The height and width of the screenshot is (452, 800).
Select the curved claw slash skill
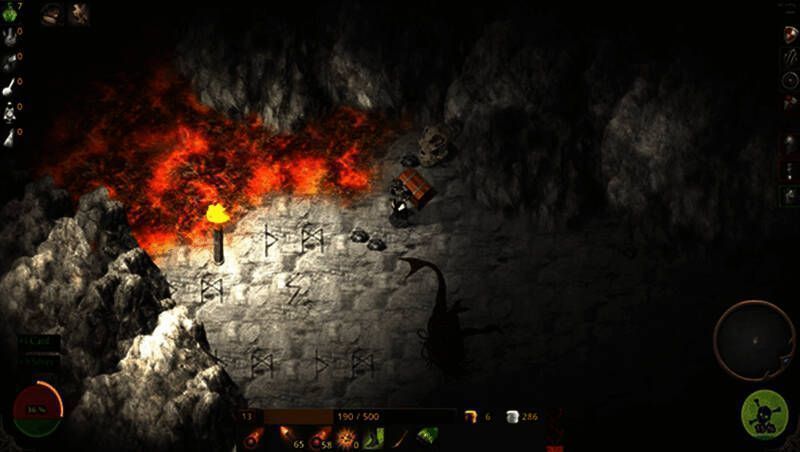(x=401, y=437)
